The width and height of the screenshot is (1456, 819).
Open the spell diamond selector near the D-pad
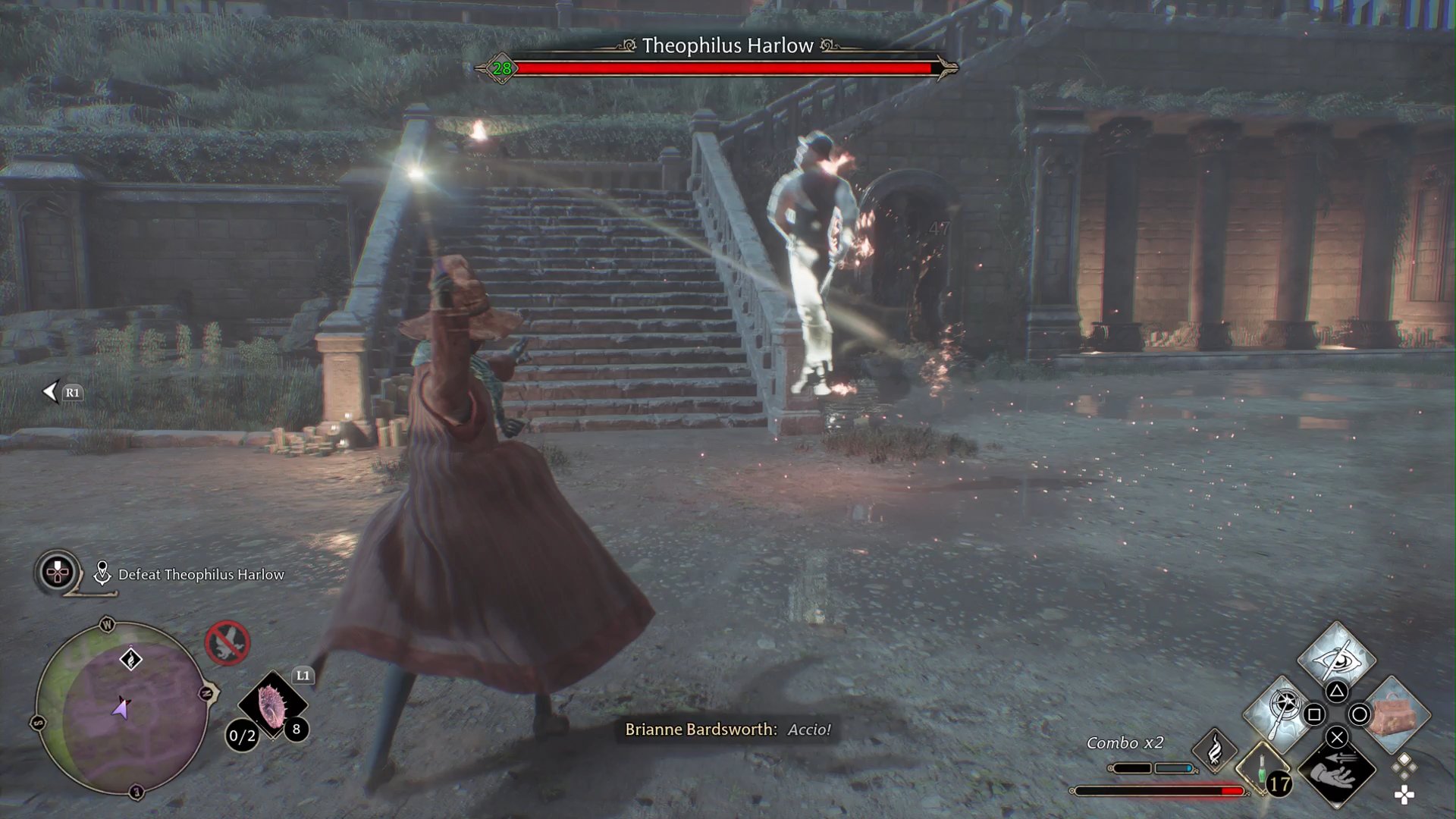pyautogui.click(x=1404, y=765)
